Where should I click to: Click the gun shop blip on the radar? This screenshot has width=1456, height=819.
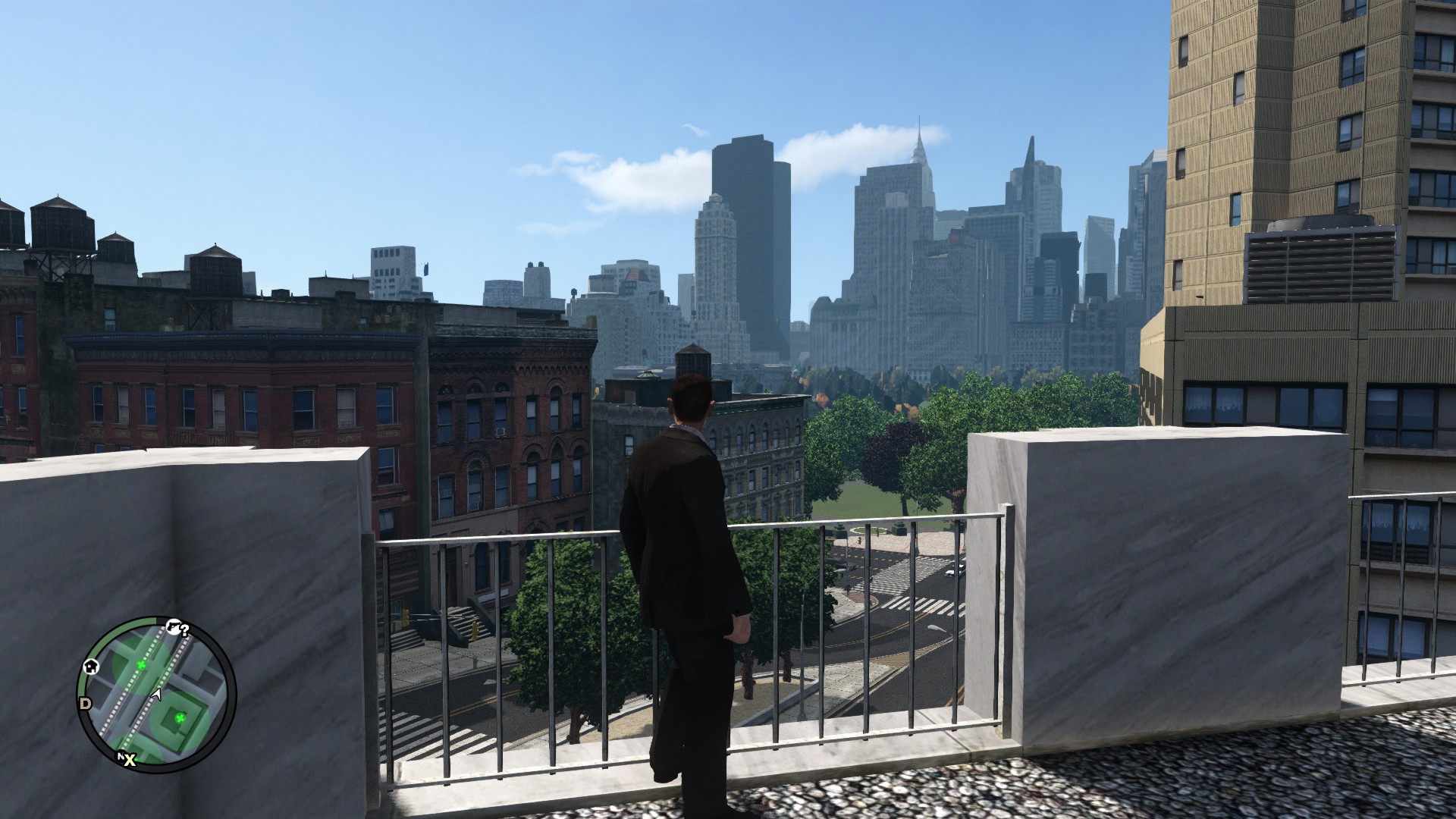pyautogui.click(x=174, y=627)
